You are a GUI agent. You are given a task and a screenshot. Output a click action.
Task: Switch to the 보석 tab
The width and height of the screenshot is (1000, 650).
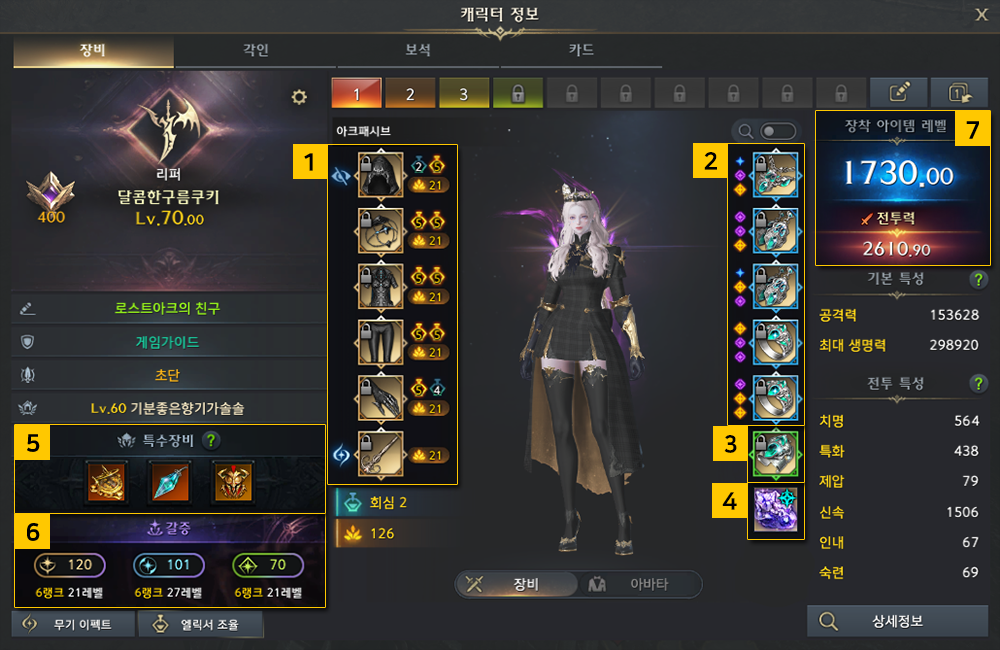pyautogui.click(x=418, y=50)
